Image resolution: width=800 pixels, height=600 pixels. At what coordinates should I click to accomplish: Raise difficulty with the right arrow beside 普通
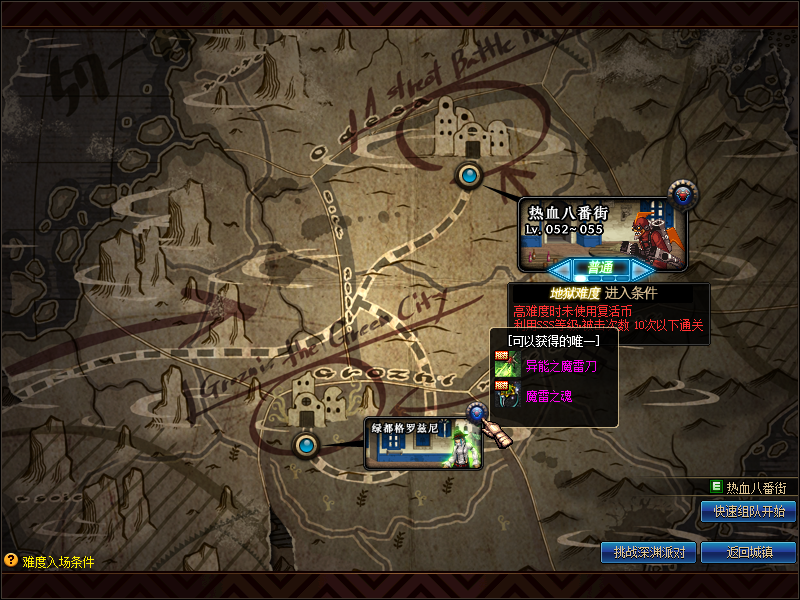click(x=642, y=268)
